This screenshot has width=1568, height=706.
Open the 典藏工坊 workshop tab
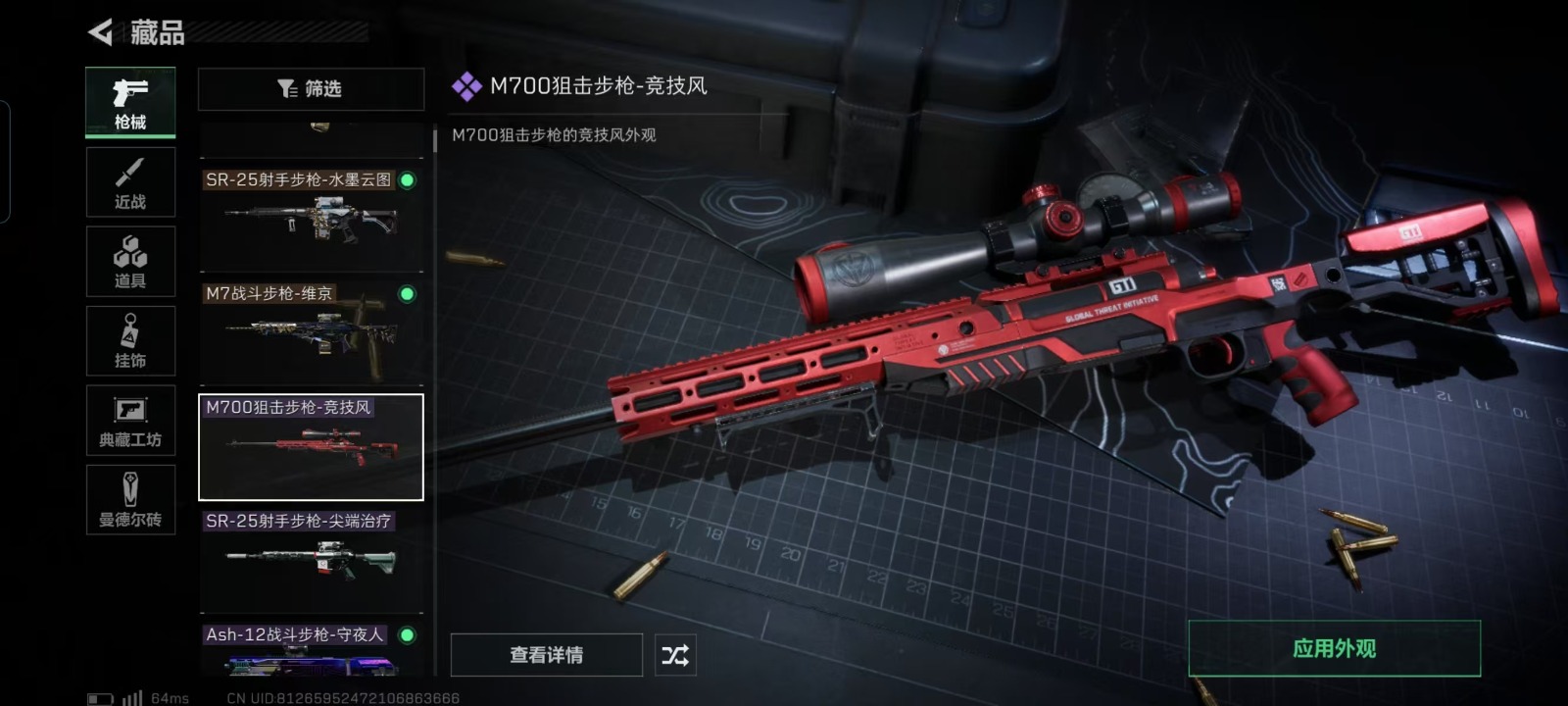click(x=130, y=421)
